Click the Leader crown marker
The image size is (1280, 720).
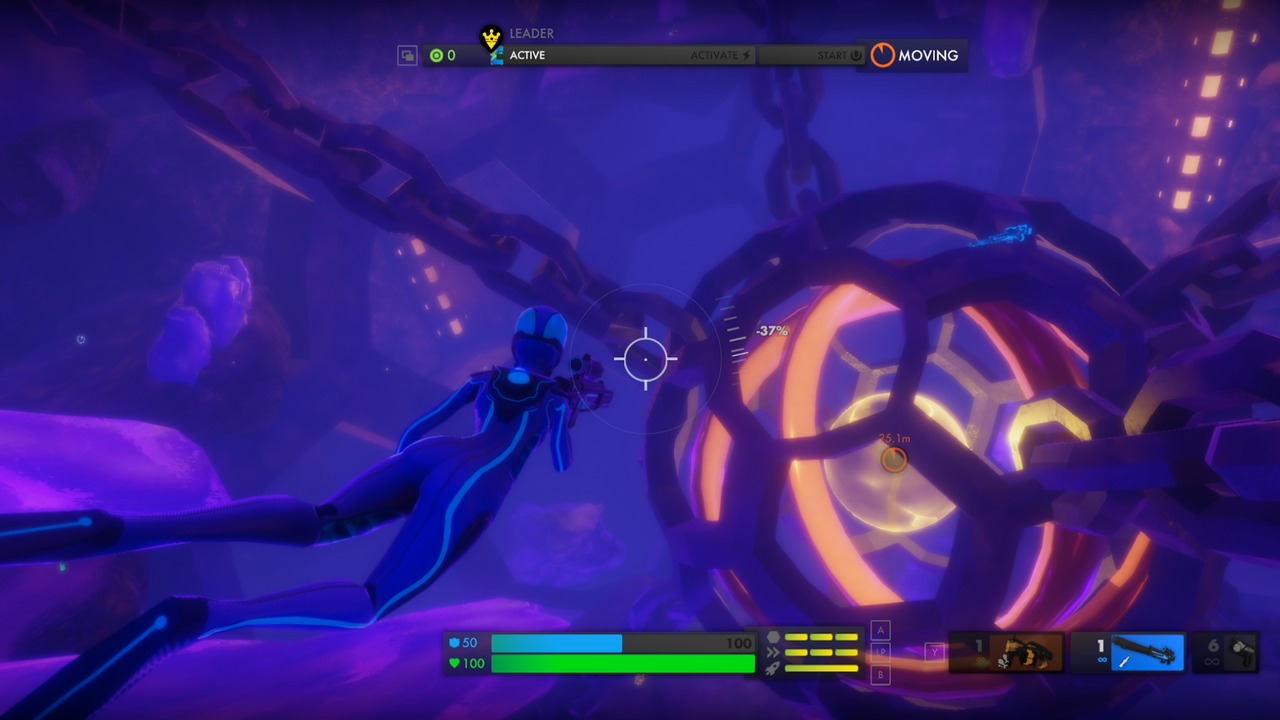(x=491, y=39)
